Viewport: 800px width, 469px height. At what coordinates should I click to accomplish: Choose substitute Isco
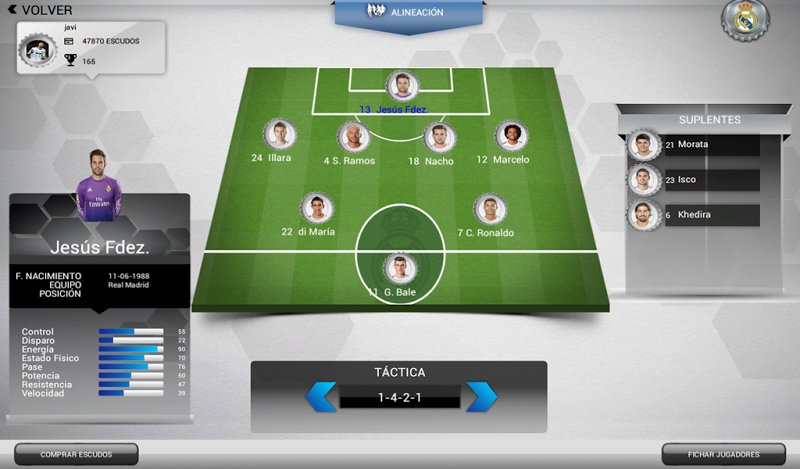tap(642, 180)
